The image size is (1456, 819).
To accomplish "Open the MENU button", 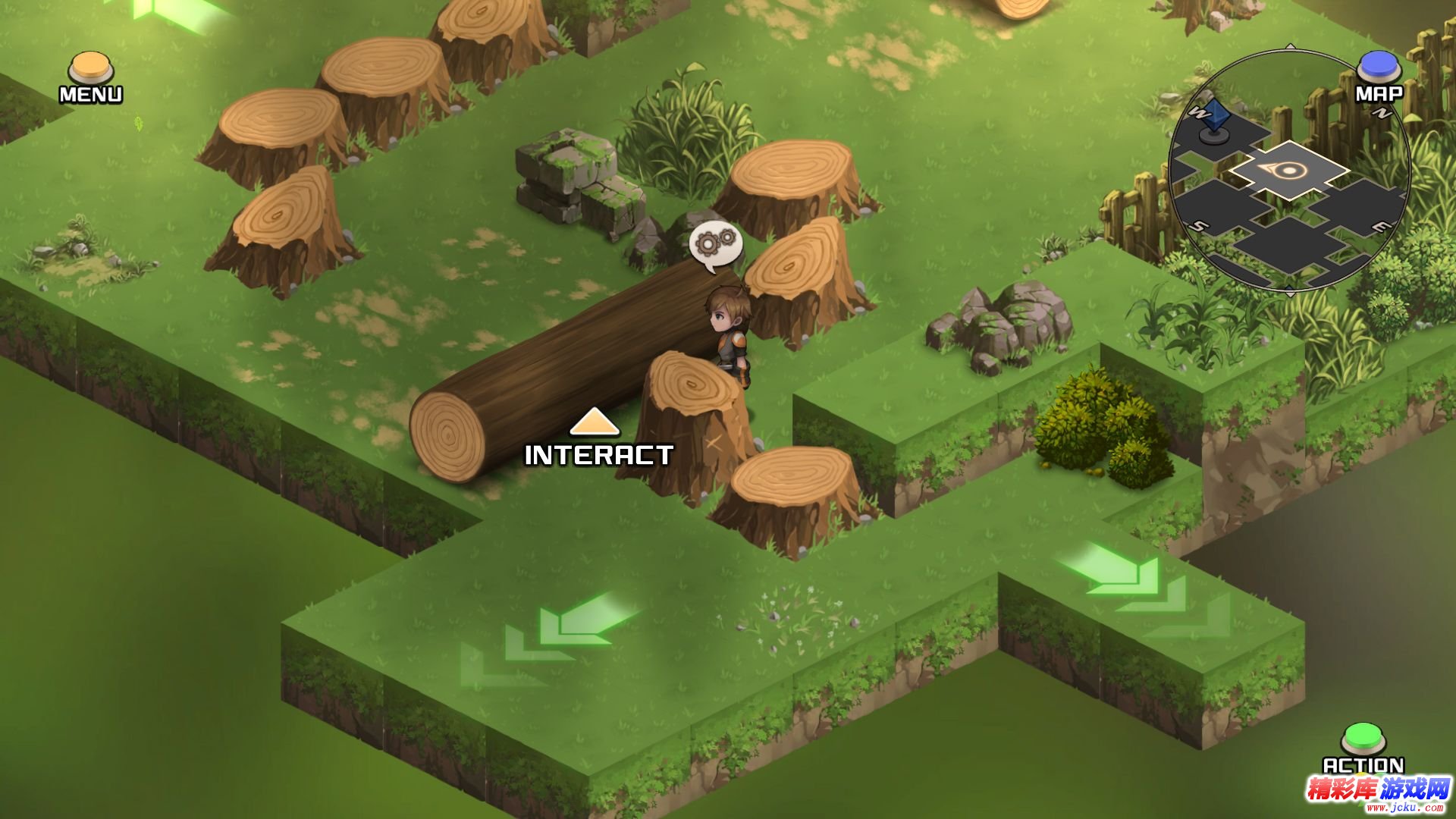I will (x=91, y=70).
